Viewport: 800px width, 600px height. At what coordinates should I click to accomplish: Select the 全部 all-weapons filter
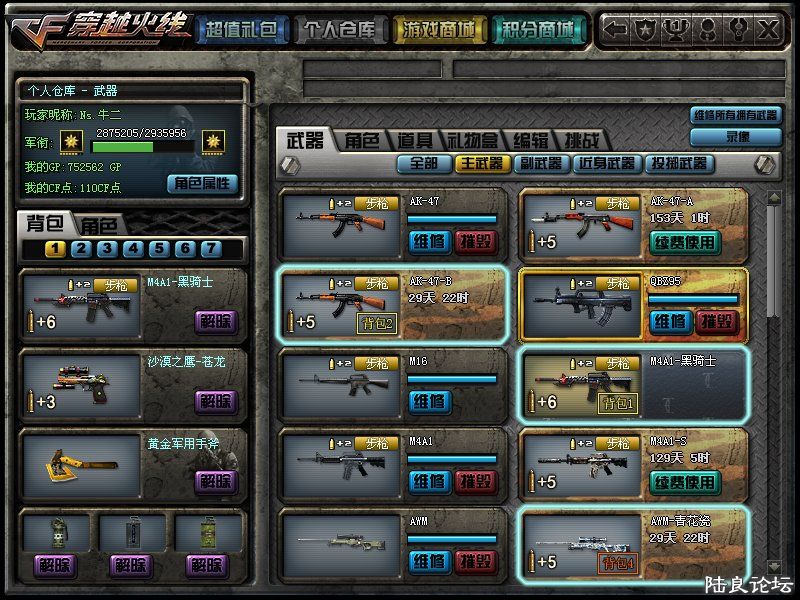(424, 163)
